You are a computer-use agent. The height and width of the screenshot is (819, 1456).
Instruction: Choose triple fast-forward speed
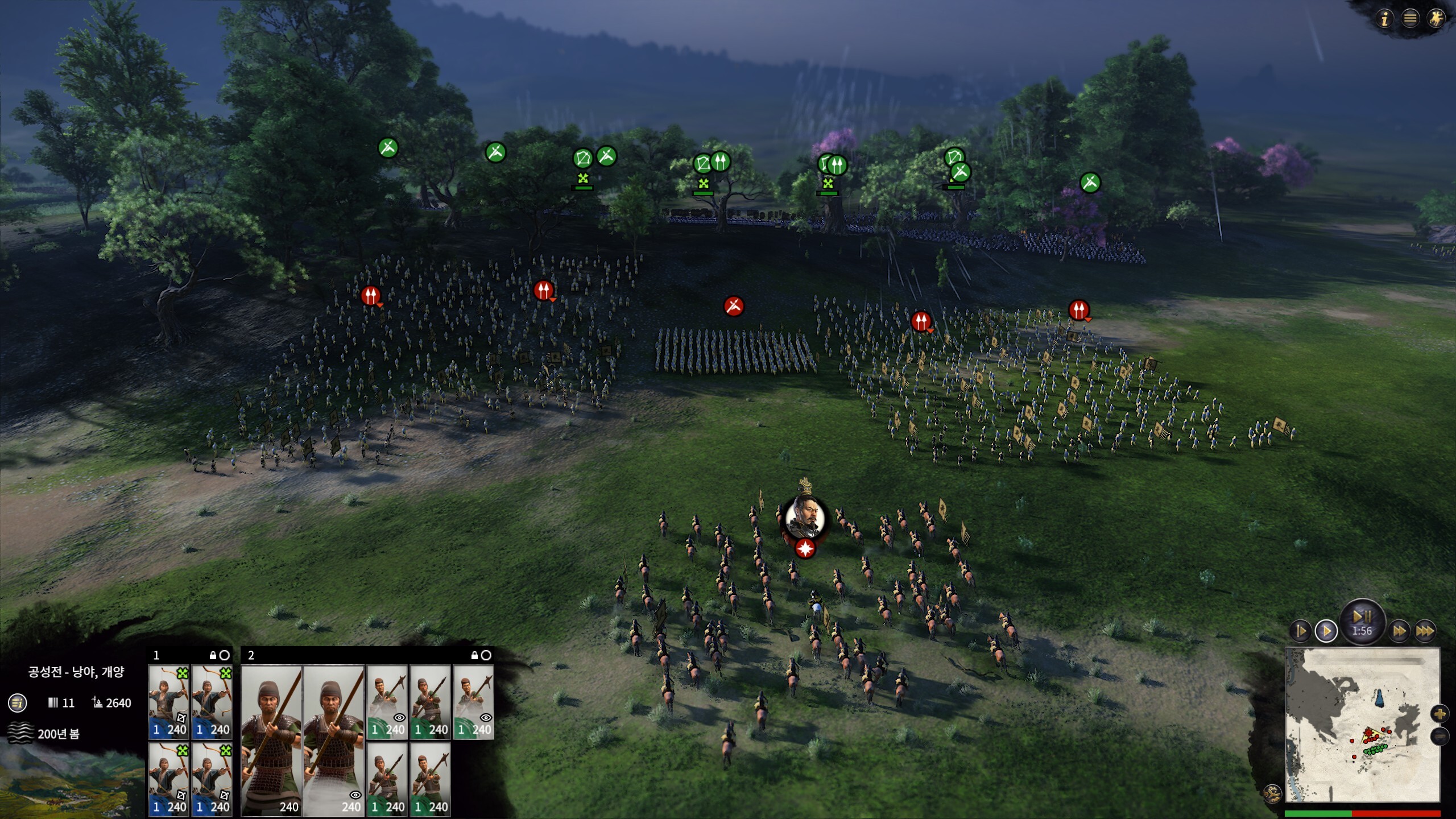click(x=1424, y=631)
